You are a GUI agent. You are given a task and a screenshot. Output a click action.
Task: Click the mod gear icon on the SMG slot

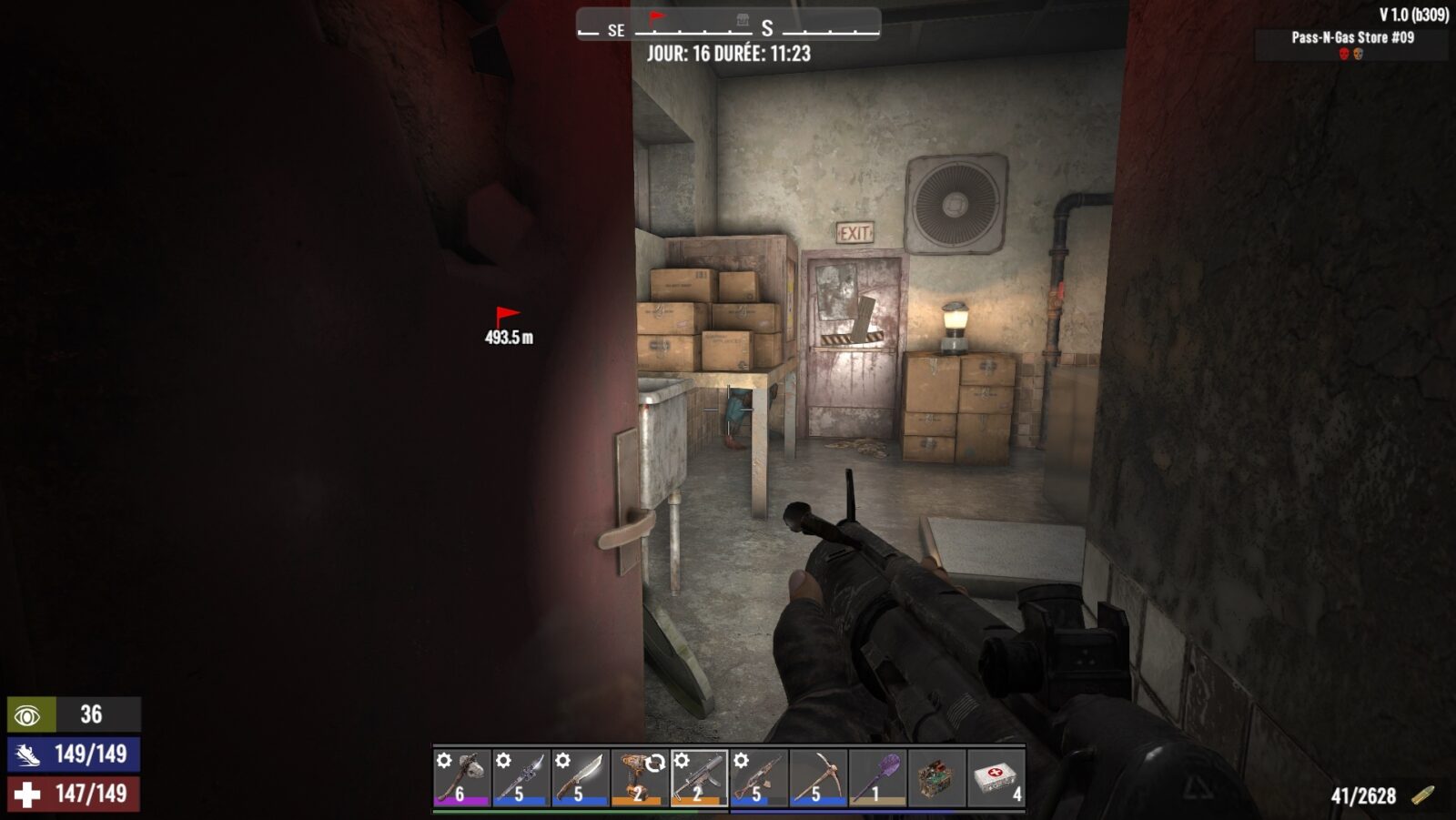coord(682,761)
